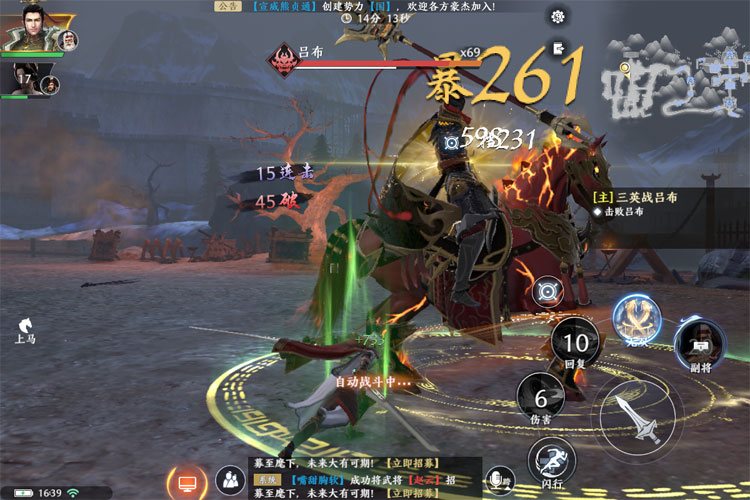Open the settings gear icon
Screen dimensions: 750x500
[558, 16]
